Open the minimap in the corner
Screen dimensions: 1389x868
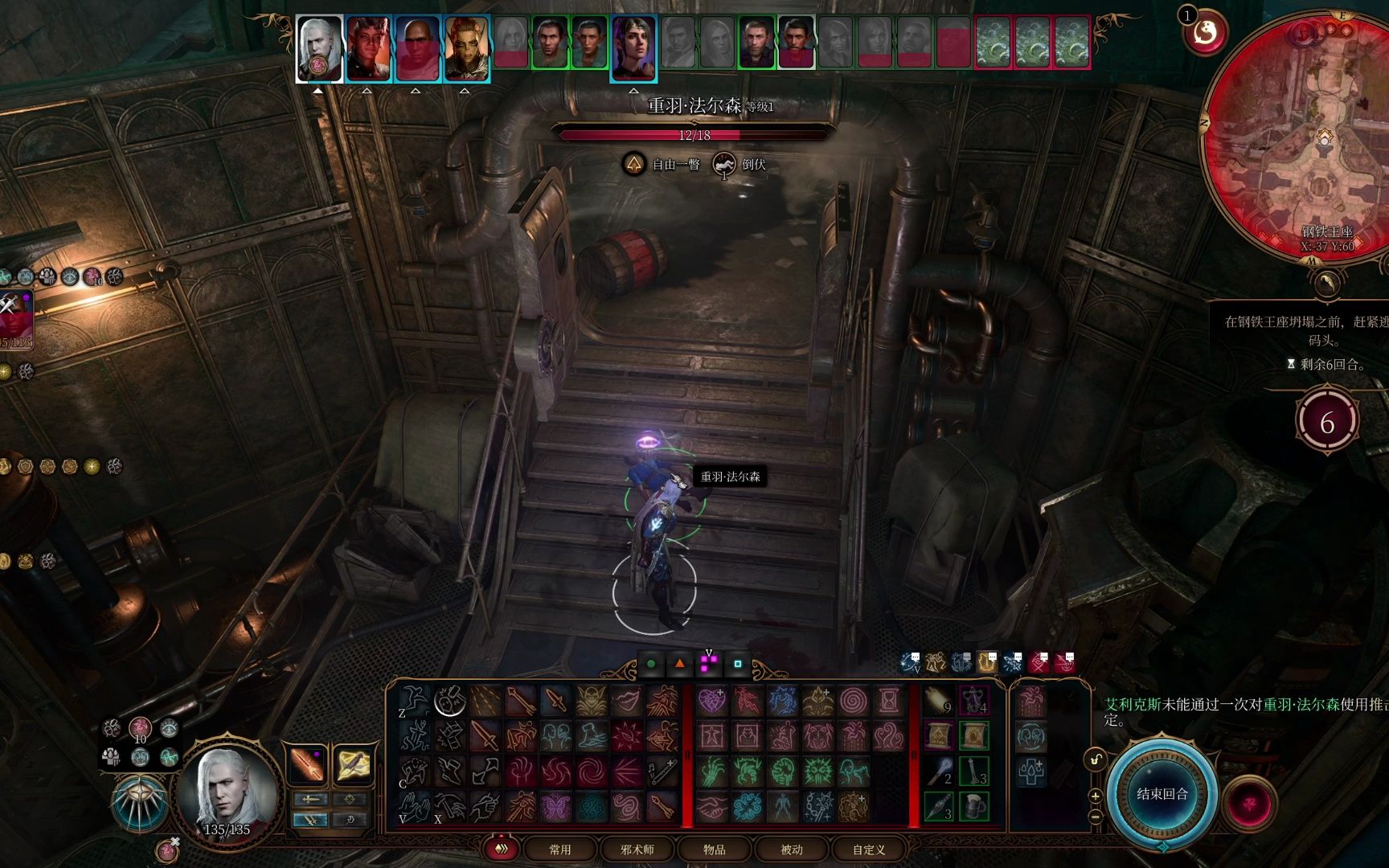tap(1296, 133)
